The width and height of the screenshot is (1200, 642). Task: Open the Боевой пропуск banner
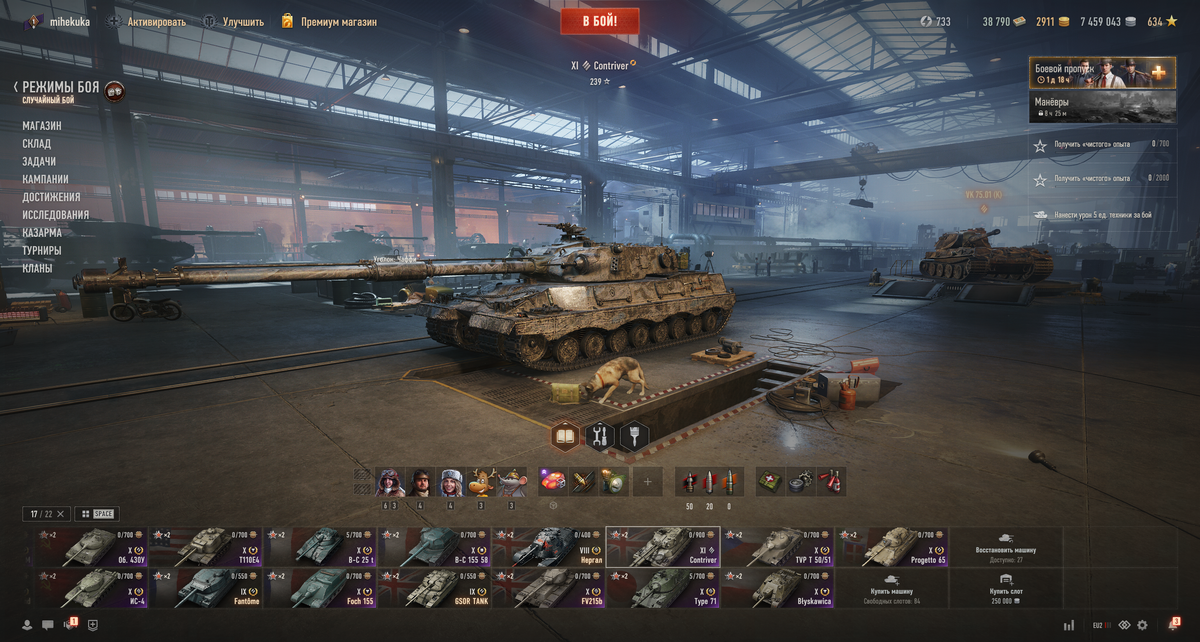(1103, 73)
